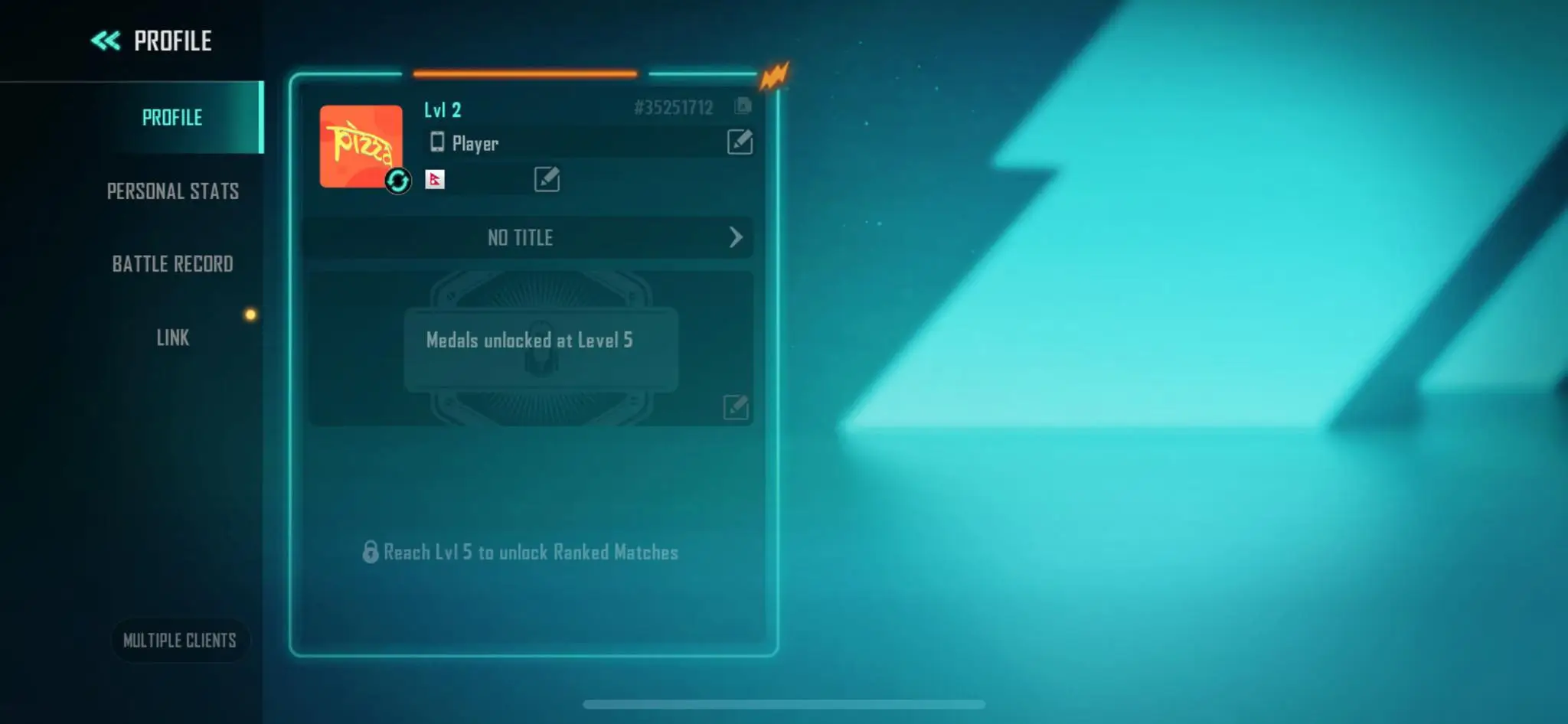The width and height of the screenshot is (1568, 724).
Task: Click the back double-chevron beside PROFILE header
Action: click(x=106, y=40)
